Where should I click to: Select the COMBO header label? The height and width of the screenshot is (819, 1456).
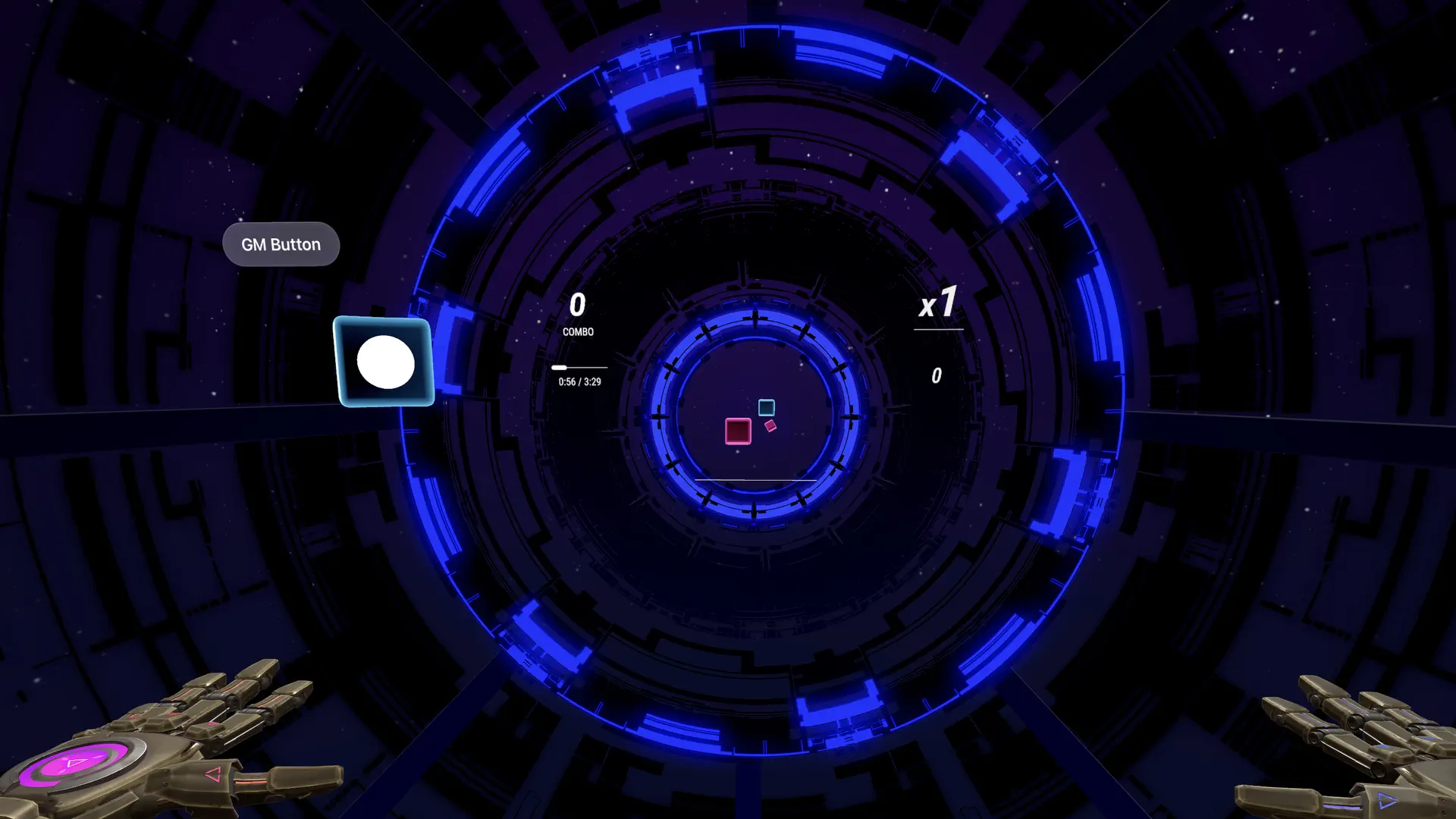click(x=579, y=331)
